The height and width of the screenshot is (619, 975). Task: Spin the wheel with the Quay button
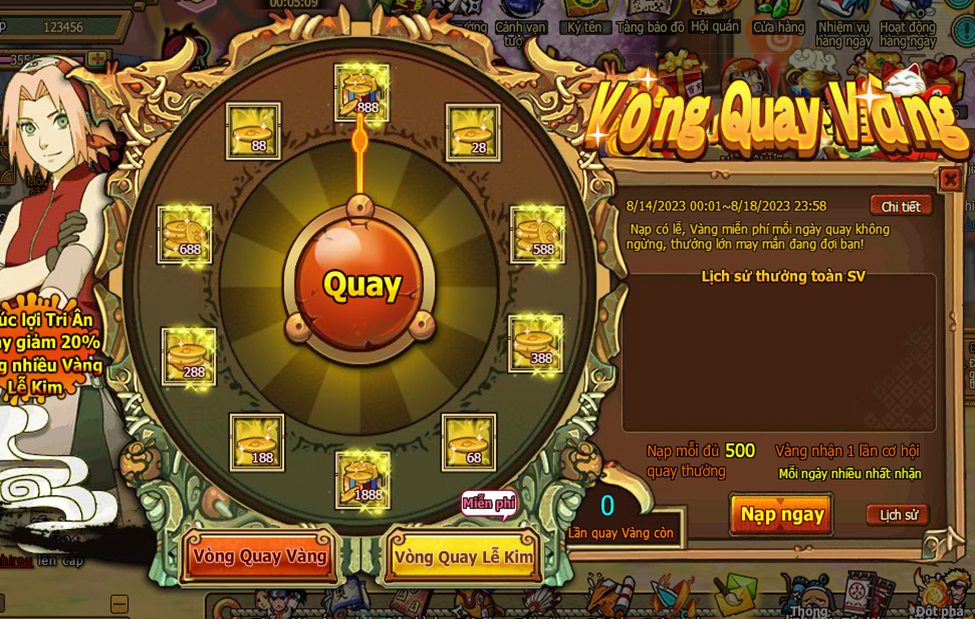point(362,285)
